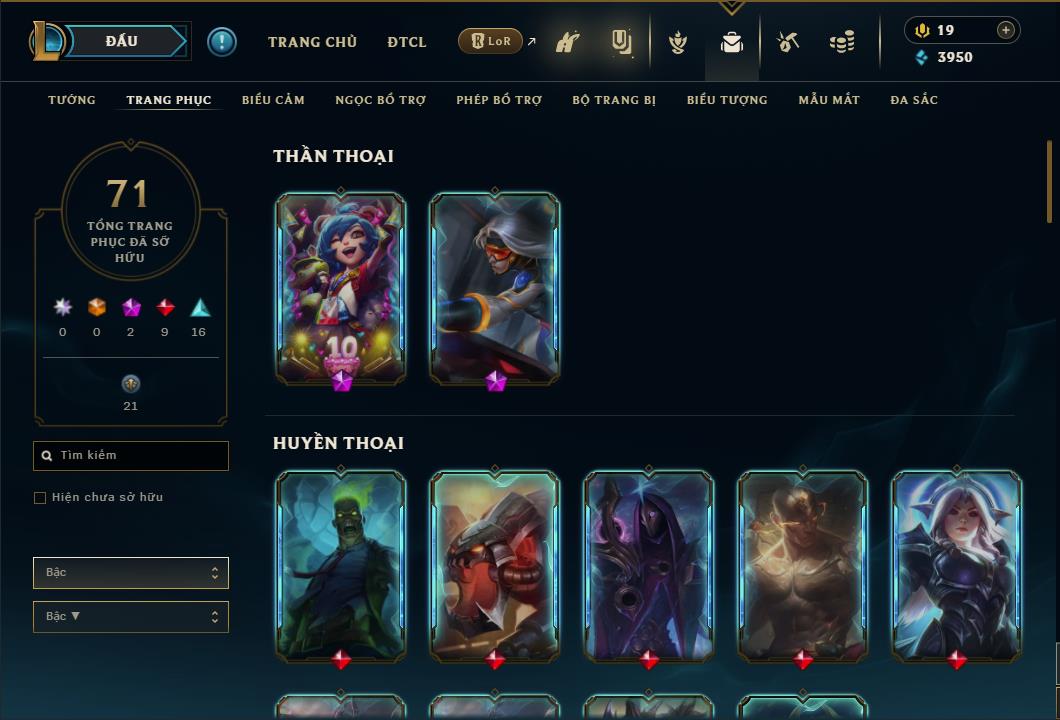Add currency with the plus button

pyautogui.click(x=1006, y=30)
